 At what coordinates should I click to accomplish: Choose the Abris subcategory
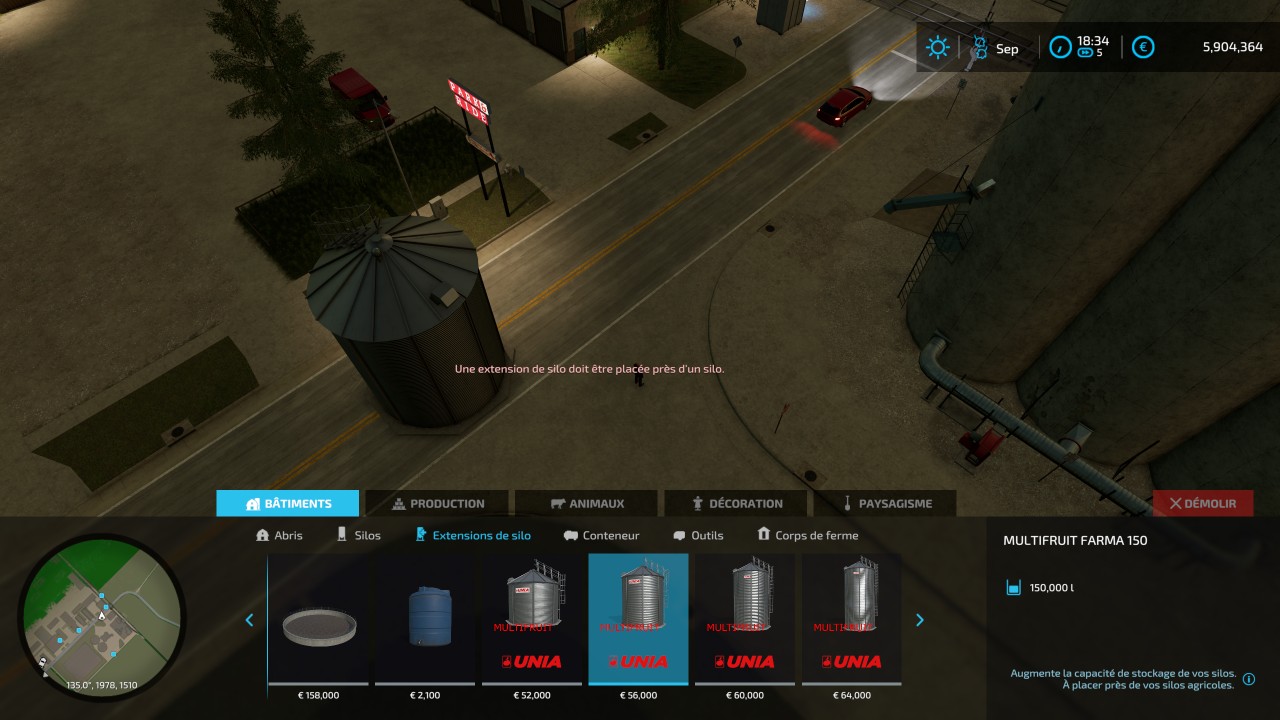point(280,535)
